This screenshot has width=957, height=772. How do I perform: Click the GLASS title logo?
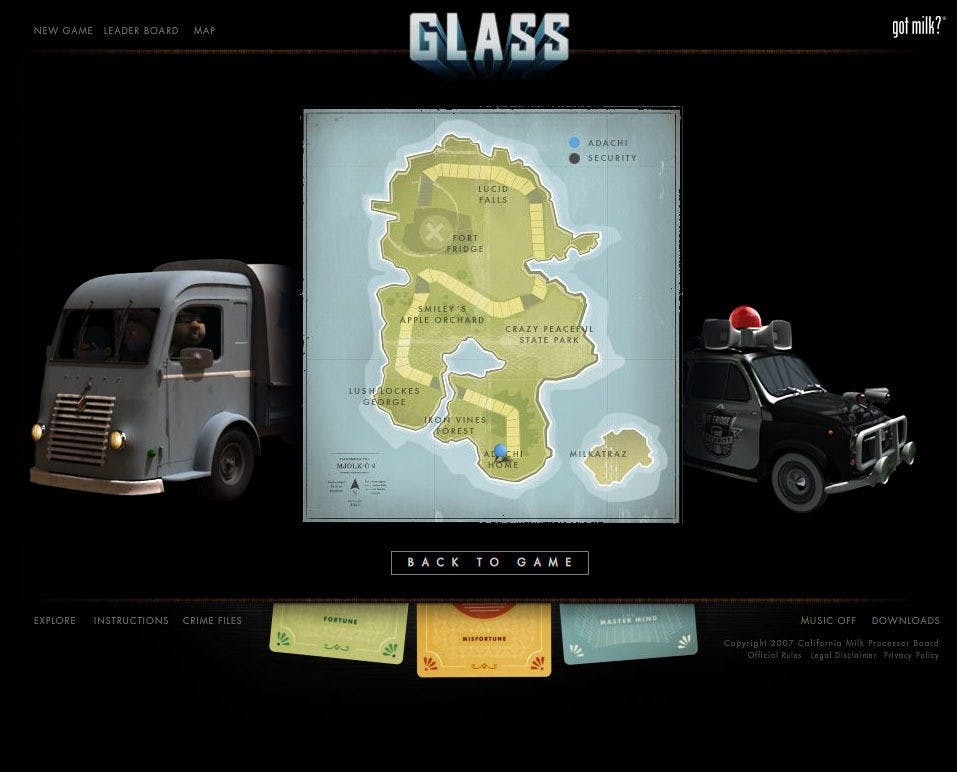(x=489, y=40)
